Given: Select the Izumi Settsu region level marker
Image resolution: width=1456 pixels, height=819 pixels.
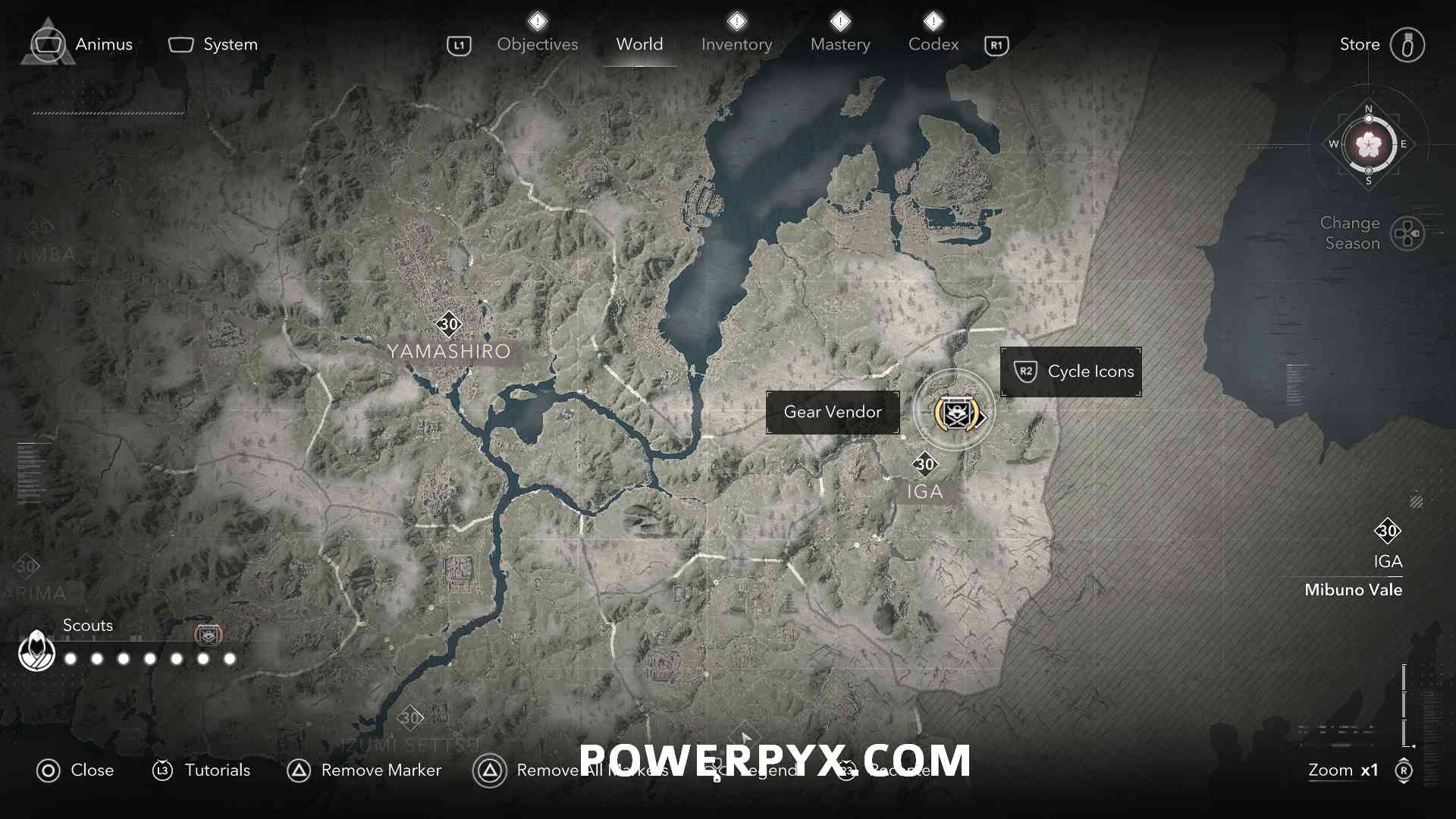Looking at the screenshot, I should pyautogui.click(x=410, y=717).
